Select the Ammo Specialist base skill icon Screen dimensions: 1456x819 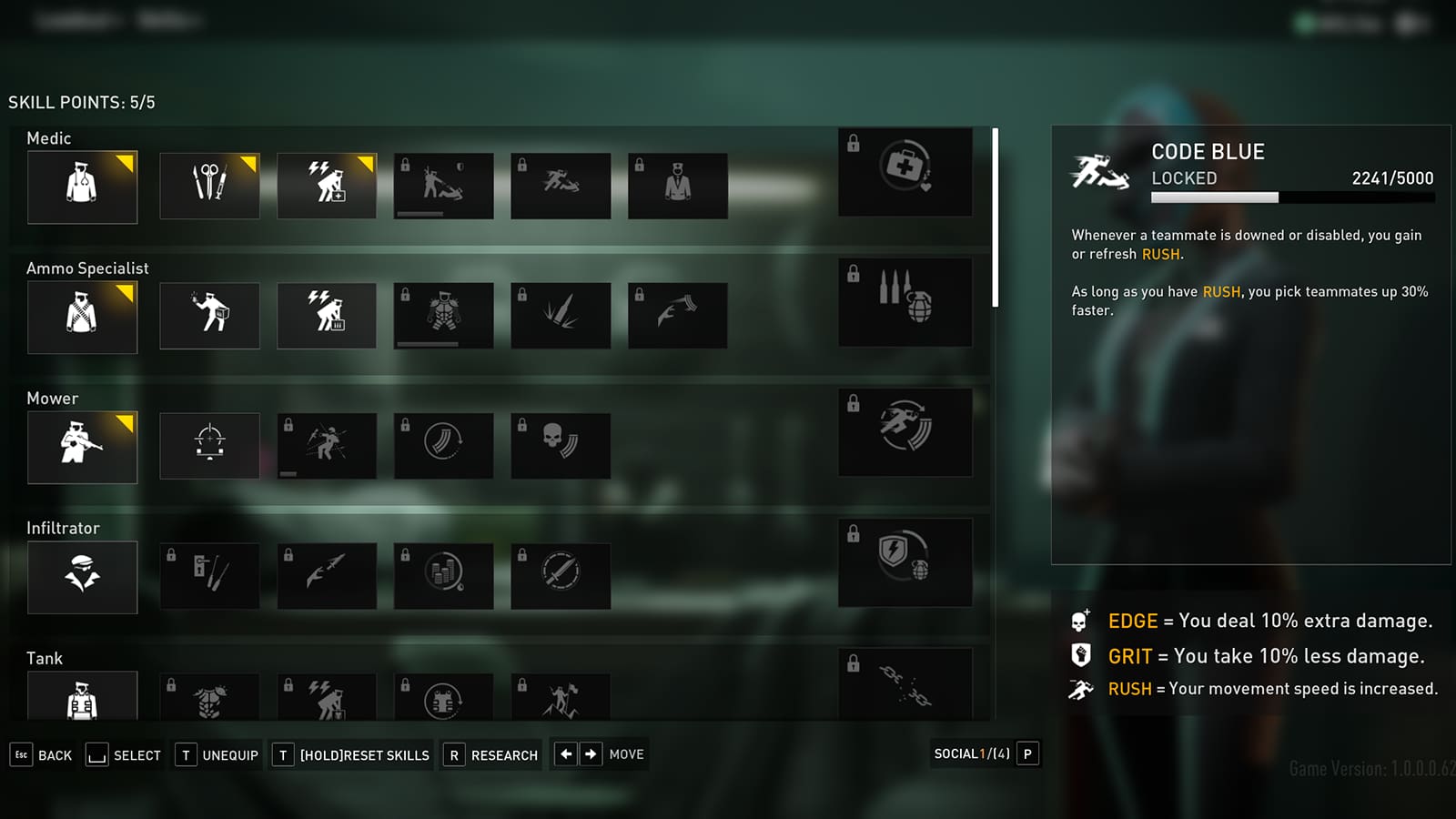click(x=82, y=316)
